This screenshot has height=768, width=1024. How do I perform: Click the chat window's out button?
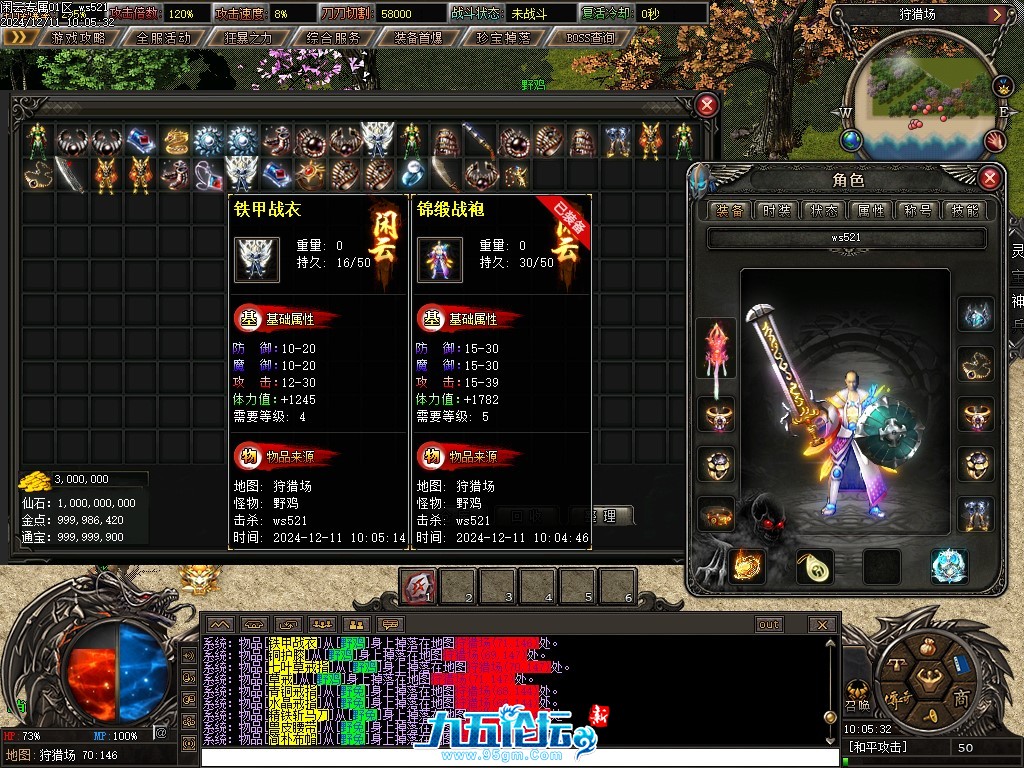(x=768, y=625)
